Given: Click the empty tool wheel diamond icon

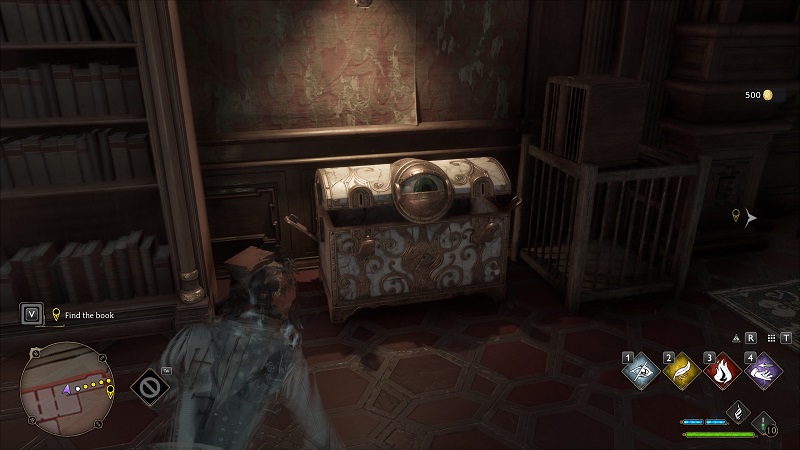Looking at the screenshot, I should tap(151, 386).
